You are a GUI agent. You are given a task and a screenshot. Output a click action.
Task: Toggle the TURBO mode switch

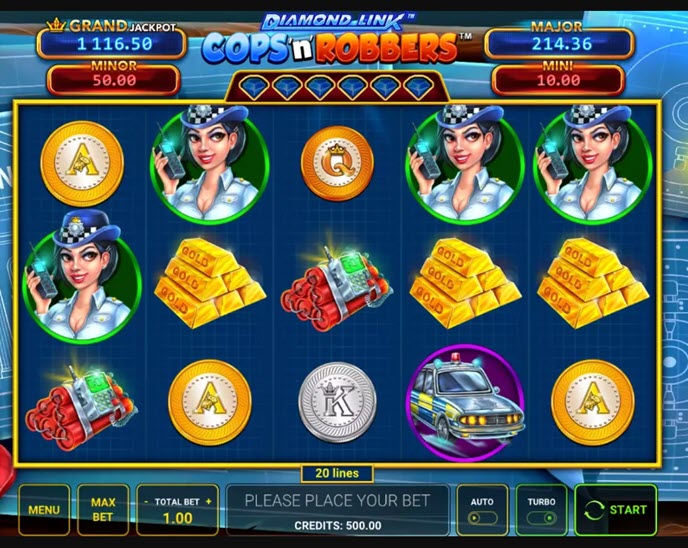point(541,510)
